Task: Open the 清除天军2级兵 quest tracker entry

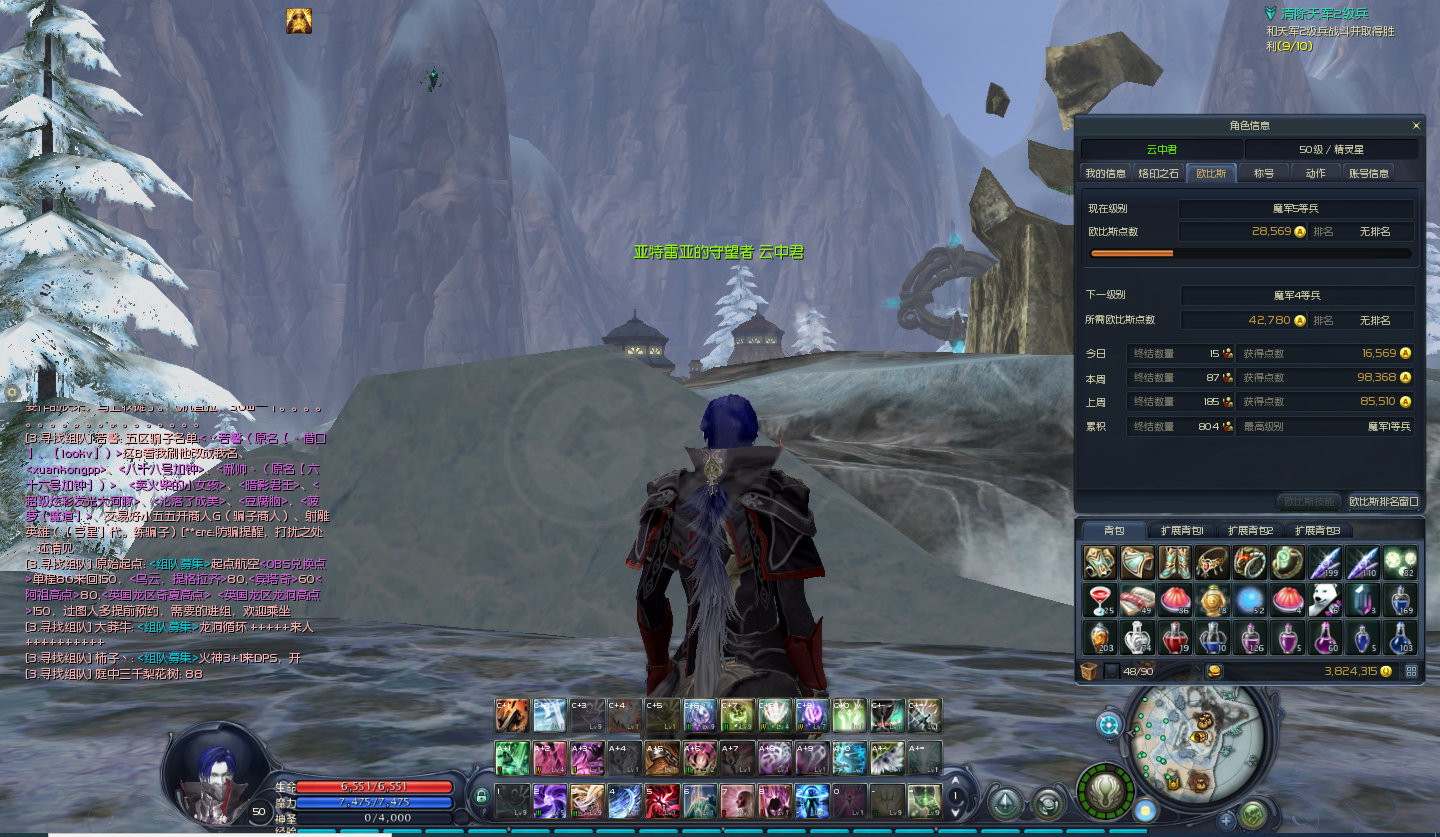Action: (1325, 14)
